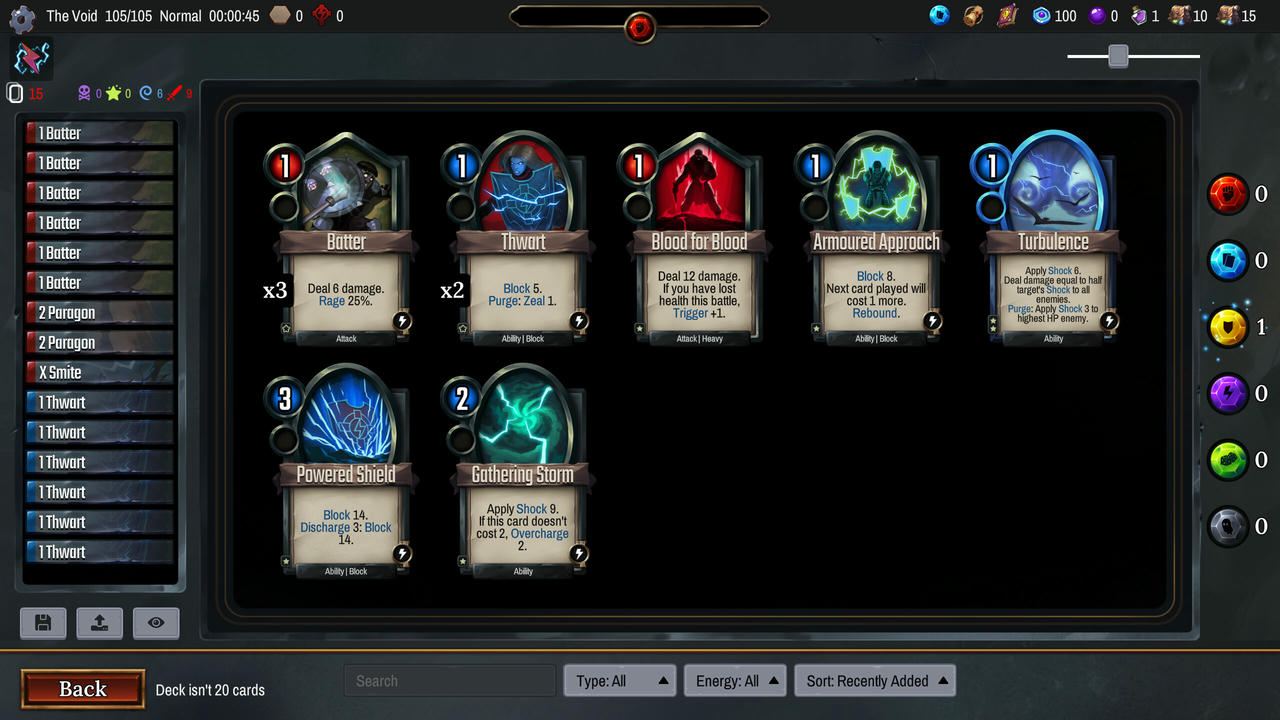Toggle the red energy filter orb

pyautogui.click(x=1228, y=194)
